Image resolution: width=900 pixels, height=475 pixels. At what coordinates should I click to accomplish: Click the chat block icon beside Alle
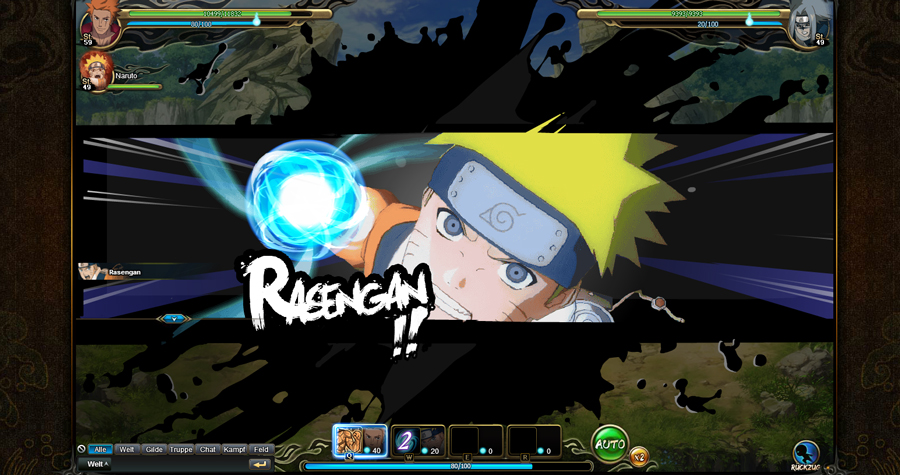(81, 450)
